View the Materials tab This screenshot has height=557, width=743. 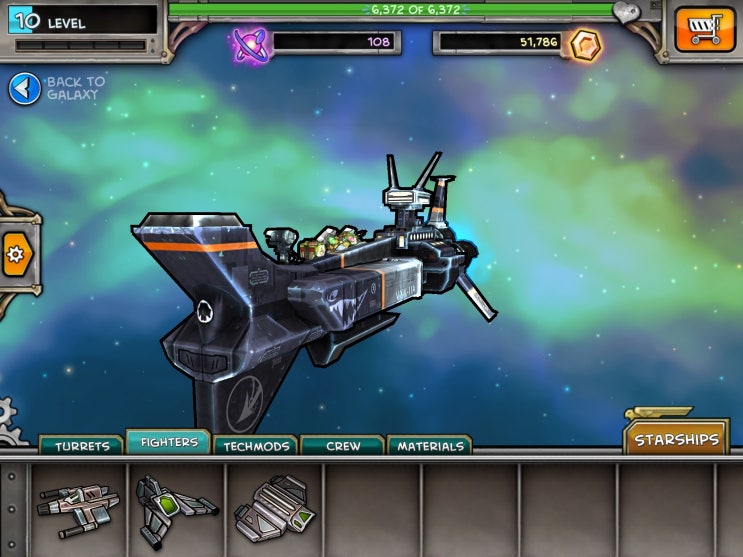coord(430,446)
